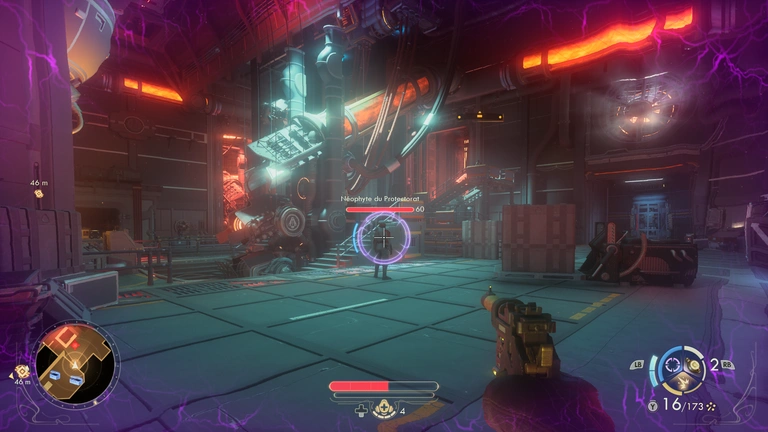Select the objective marker beside the minimap

22,373
